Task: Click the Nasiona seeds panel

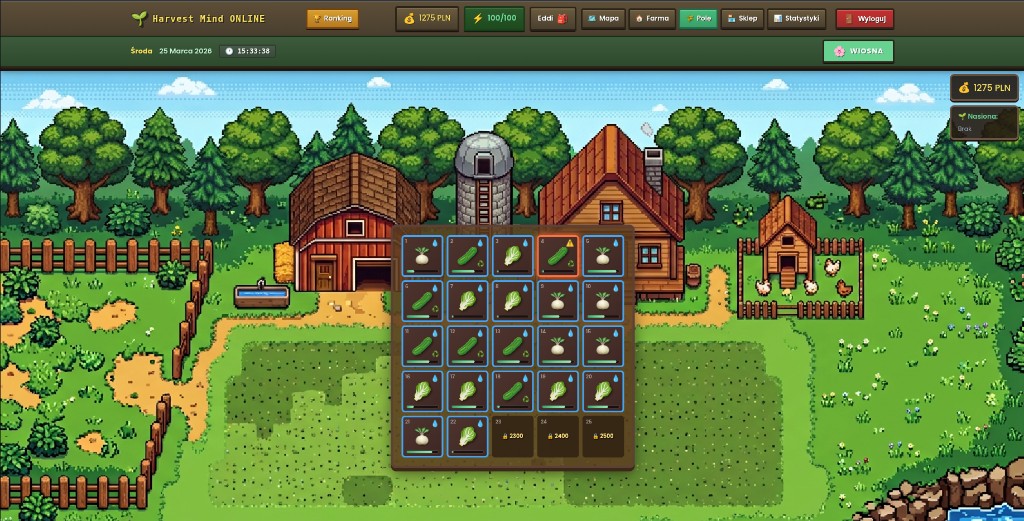Action: (984, 123)
